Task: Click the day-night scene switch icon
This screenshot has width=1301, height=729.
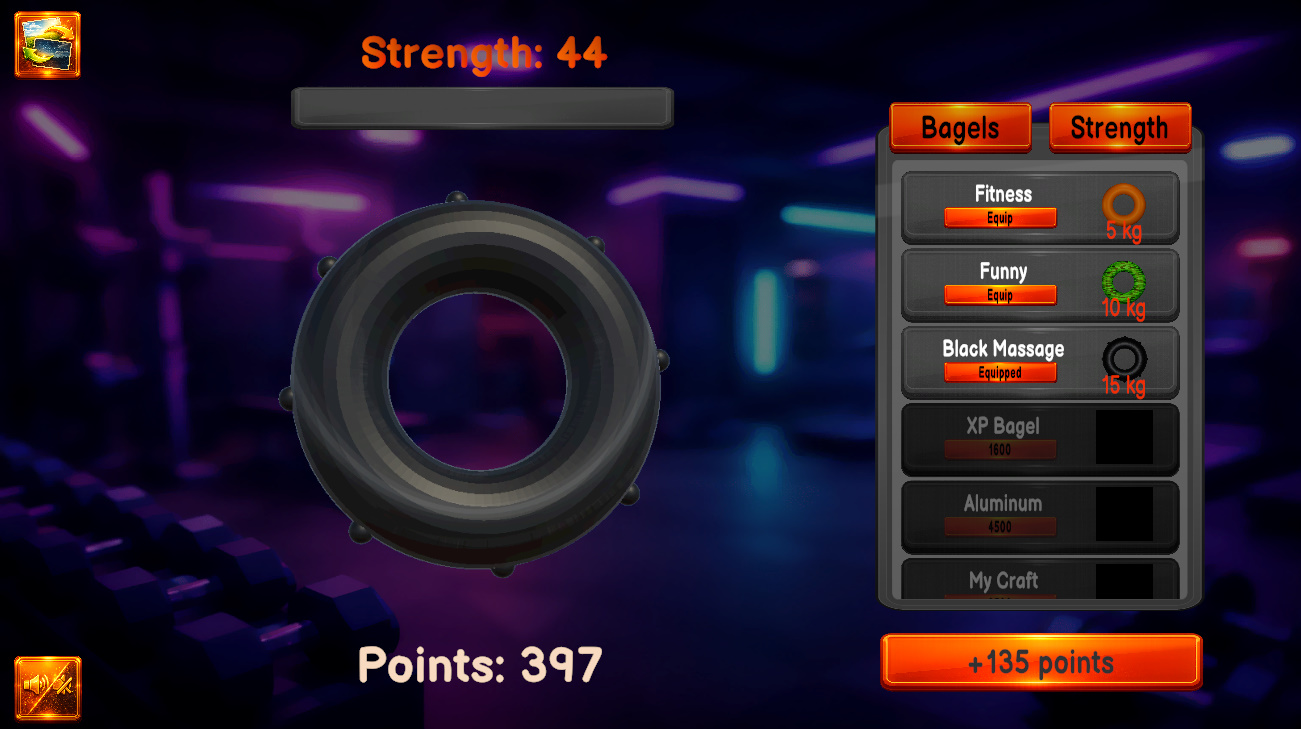Action: point(47,45)
